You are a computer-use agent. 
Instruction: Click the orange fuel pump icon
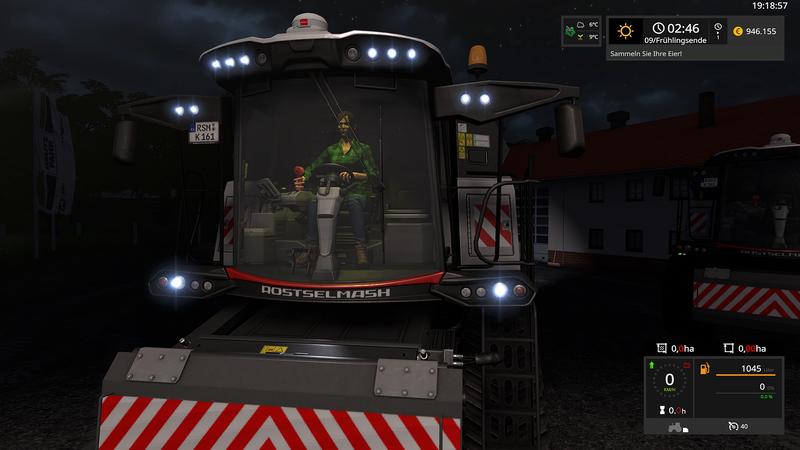703,369
